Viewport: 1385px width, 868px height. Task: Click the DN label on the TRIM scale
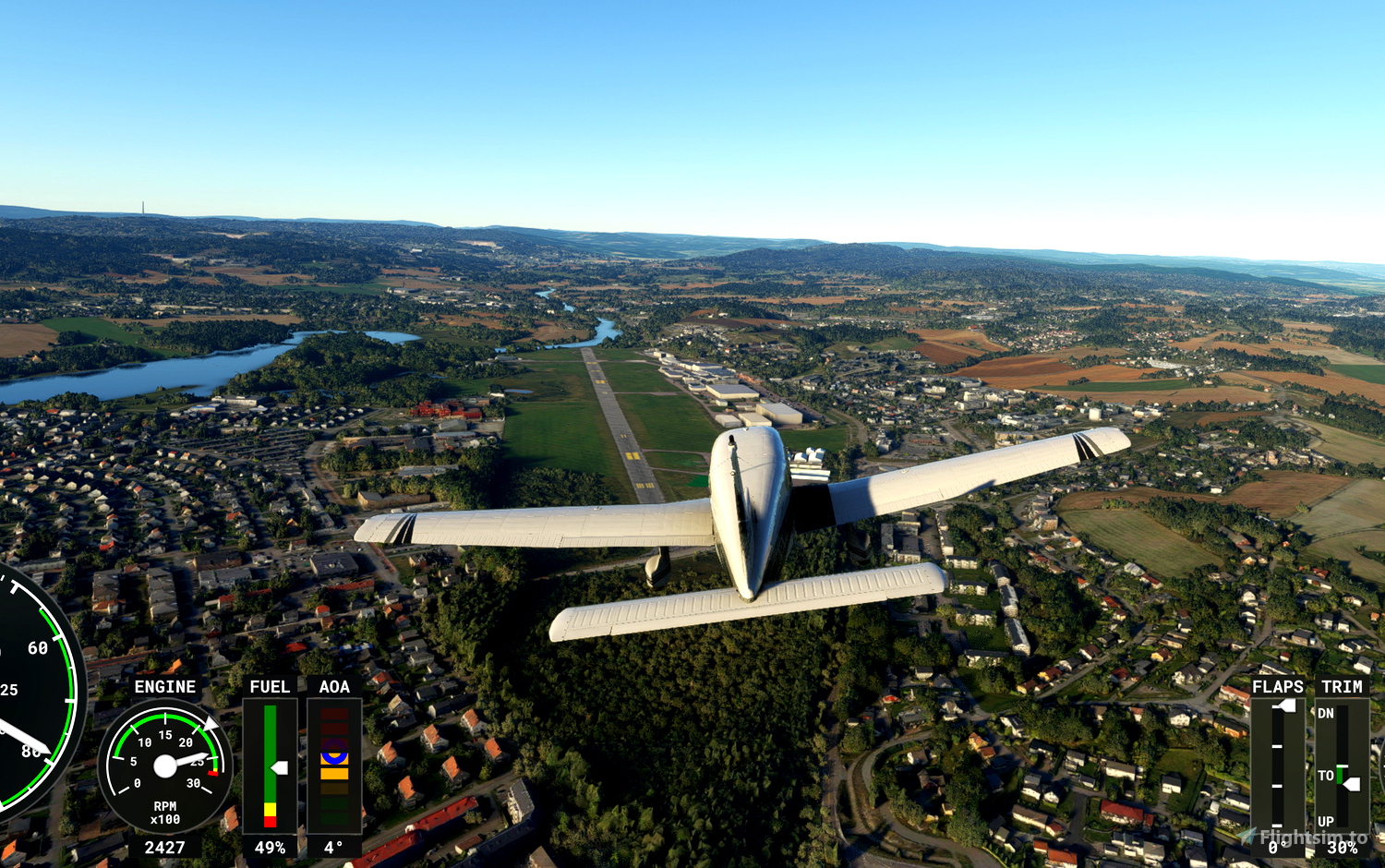[x=1327, y=713]
